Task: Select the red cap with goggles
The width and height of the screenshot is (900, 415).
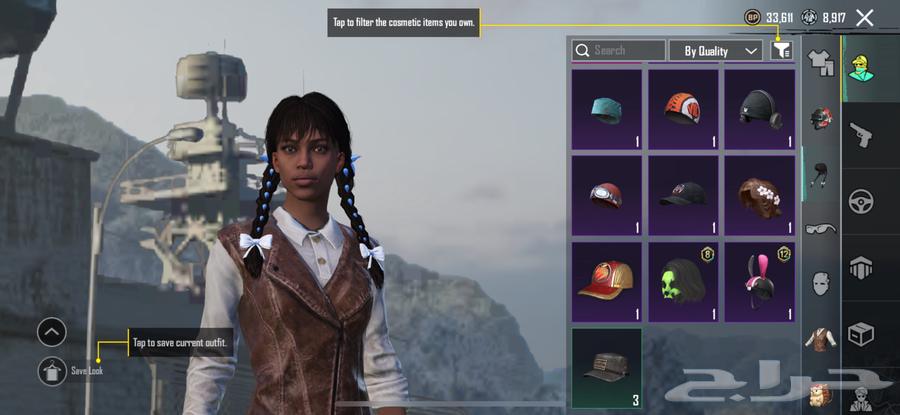Action: pyautogui.click(x=606, y=195)
